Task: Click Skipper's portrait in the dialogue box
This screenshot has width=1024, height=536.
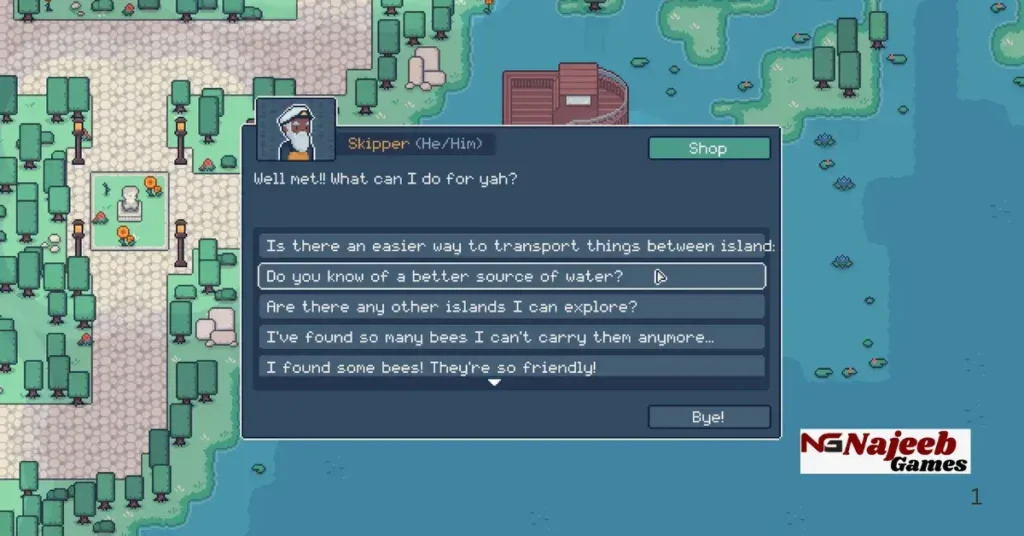Action: click(296, 130)
